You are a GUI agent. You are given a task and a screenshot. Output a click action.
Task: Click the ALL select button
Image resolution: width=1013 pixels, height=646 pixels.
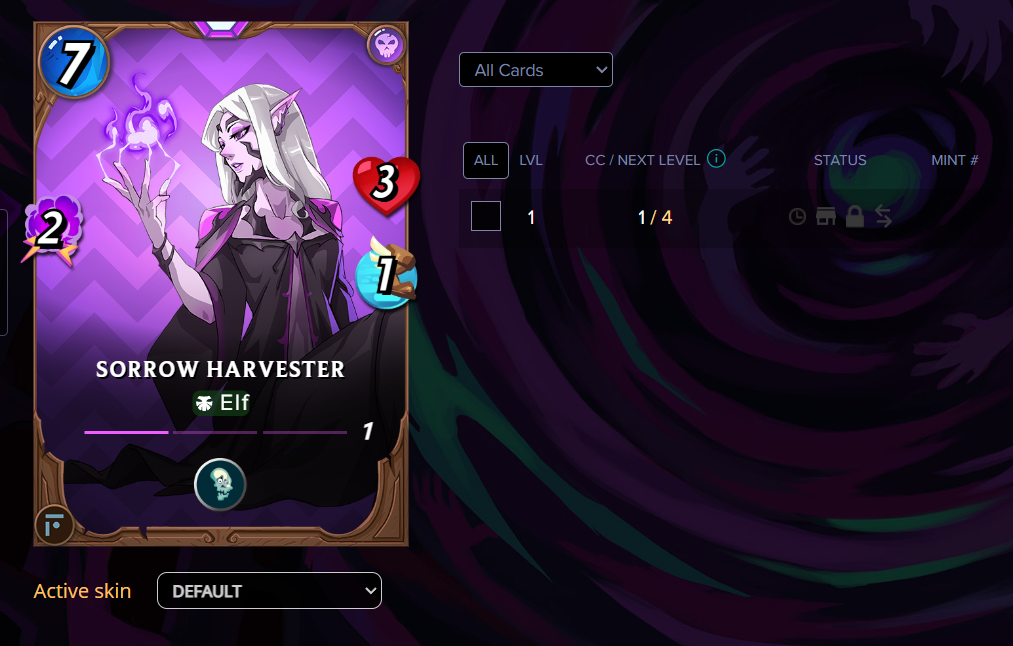[x=486, y=160]
